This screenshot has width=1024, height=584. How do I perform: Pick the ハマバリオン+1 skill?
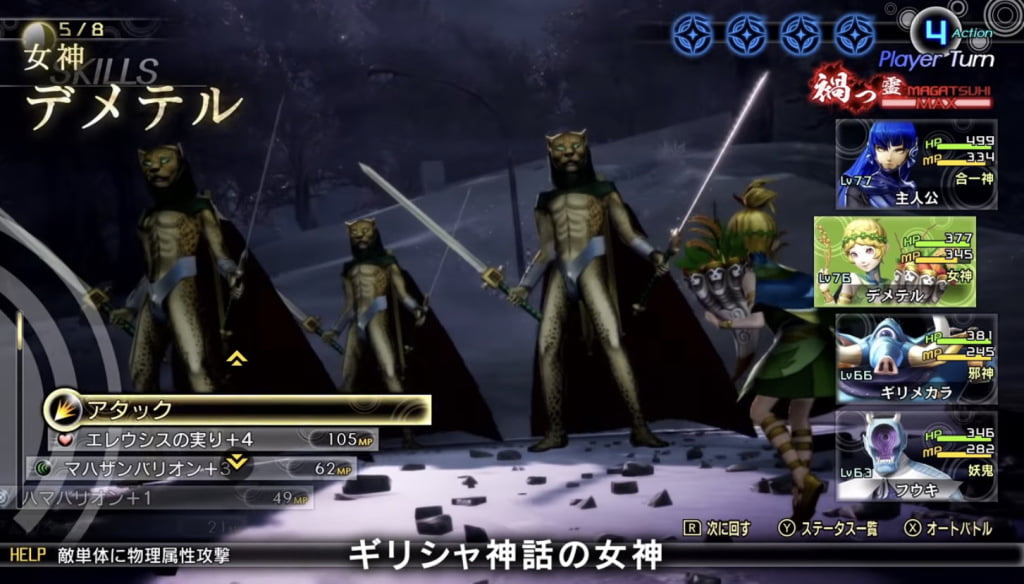pos(160,497)
